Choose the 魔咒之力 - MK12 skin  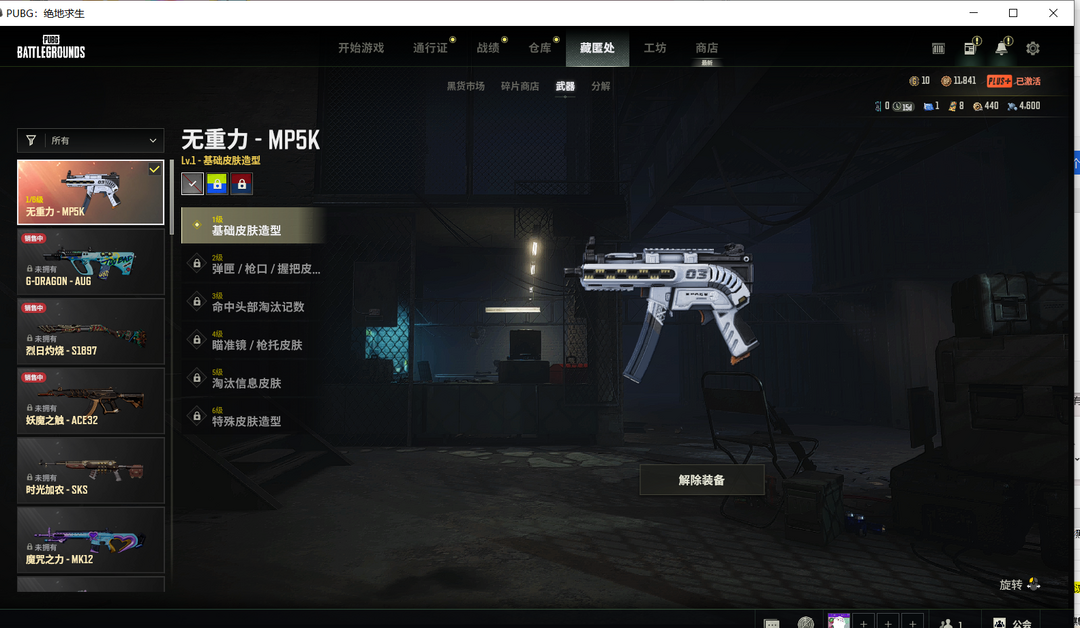90,539
